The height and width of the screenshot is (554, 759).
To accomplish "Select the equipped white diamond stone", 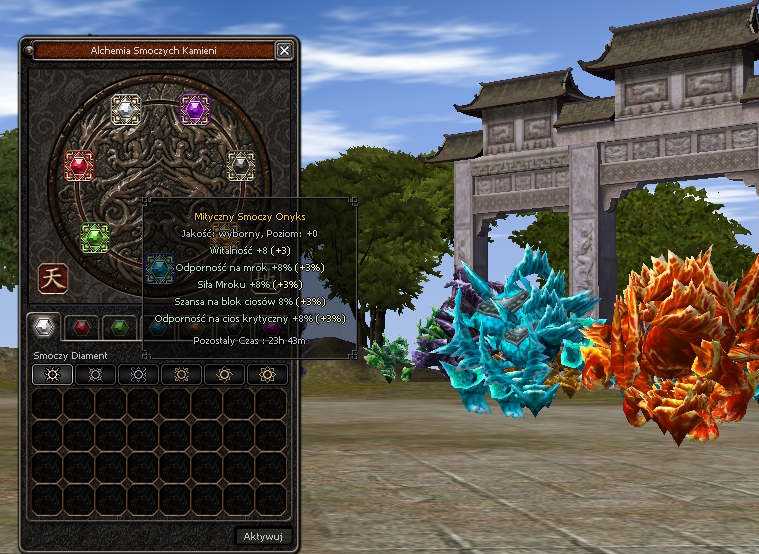I will [x=125, y=109].
